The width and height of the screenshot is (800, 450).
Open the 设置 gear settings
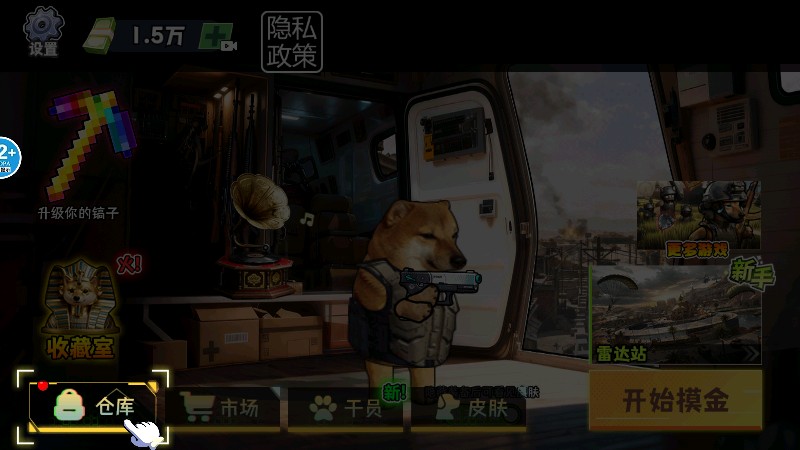tap(43, 31)
